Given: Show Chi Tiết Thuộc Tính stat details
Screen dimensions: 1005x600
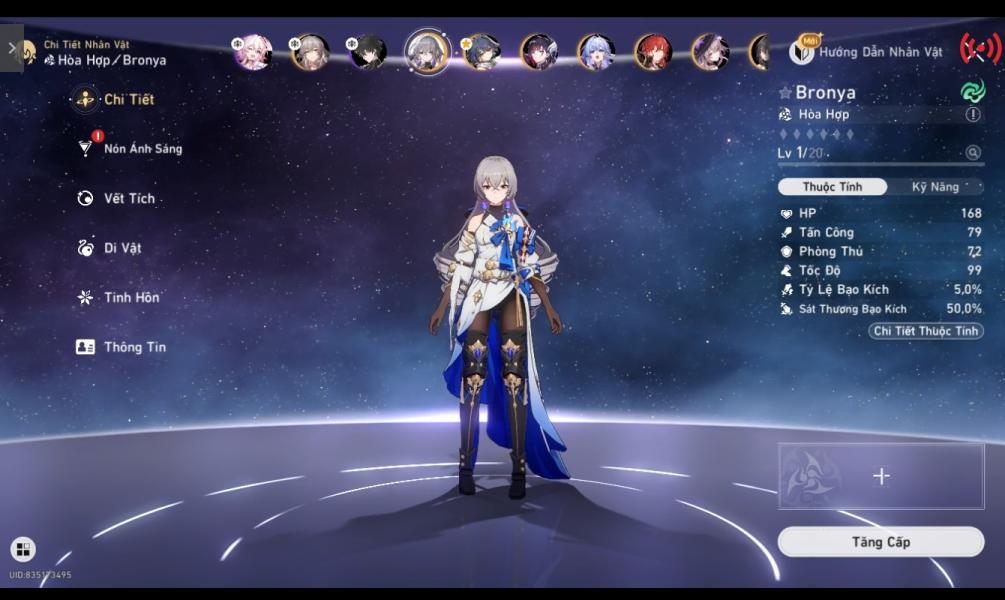Looking at the screenshot, I should tap(925, 331).
